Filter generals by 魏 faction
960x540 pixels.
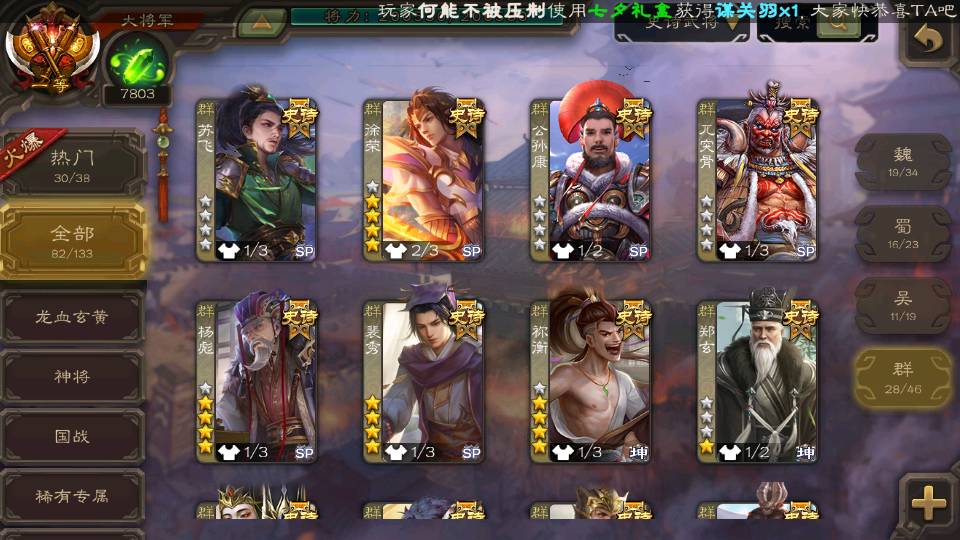click(x=903, y=161)
